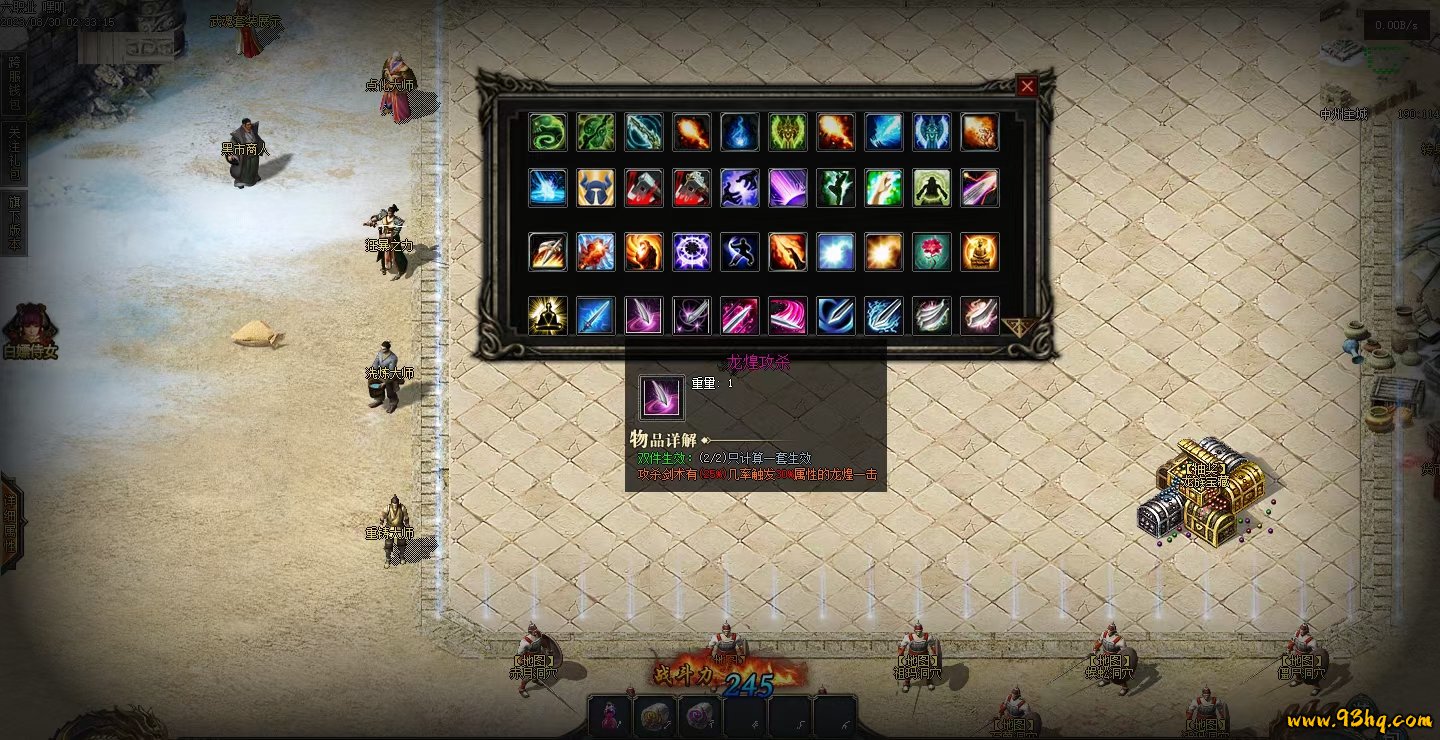Choose the golden horned helmet skill icon
The image size is (1440, 740).
596,188
